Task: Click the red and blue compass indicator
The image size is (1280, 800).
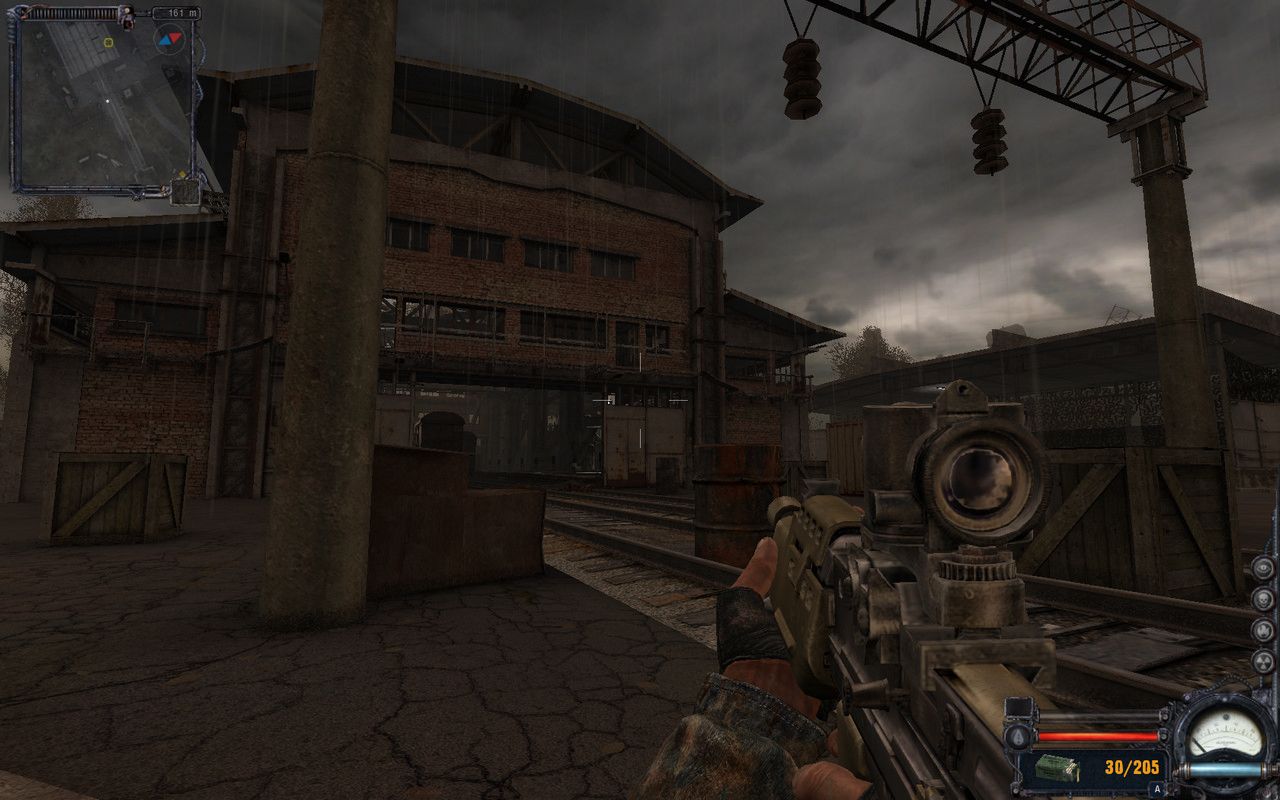Action: tap(170, 39)
